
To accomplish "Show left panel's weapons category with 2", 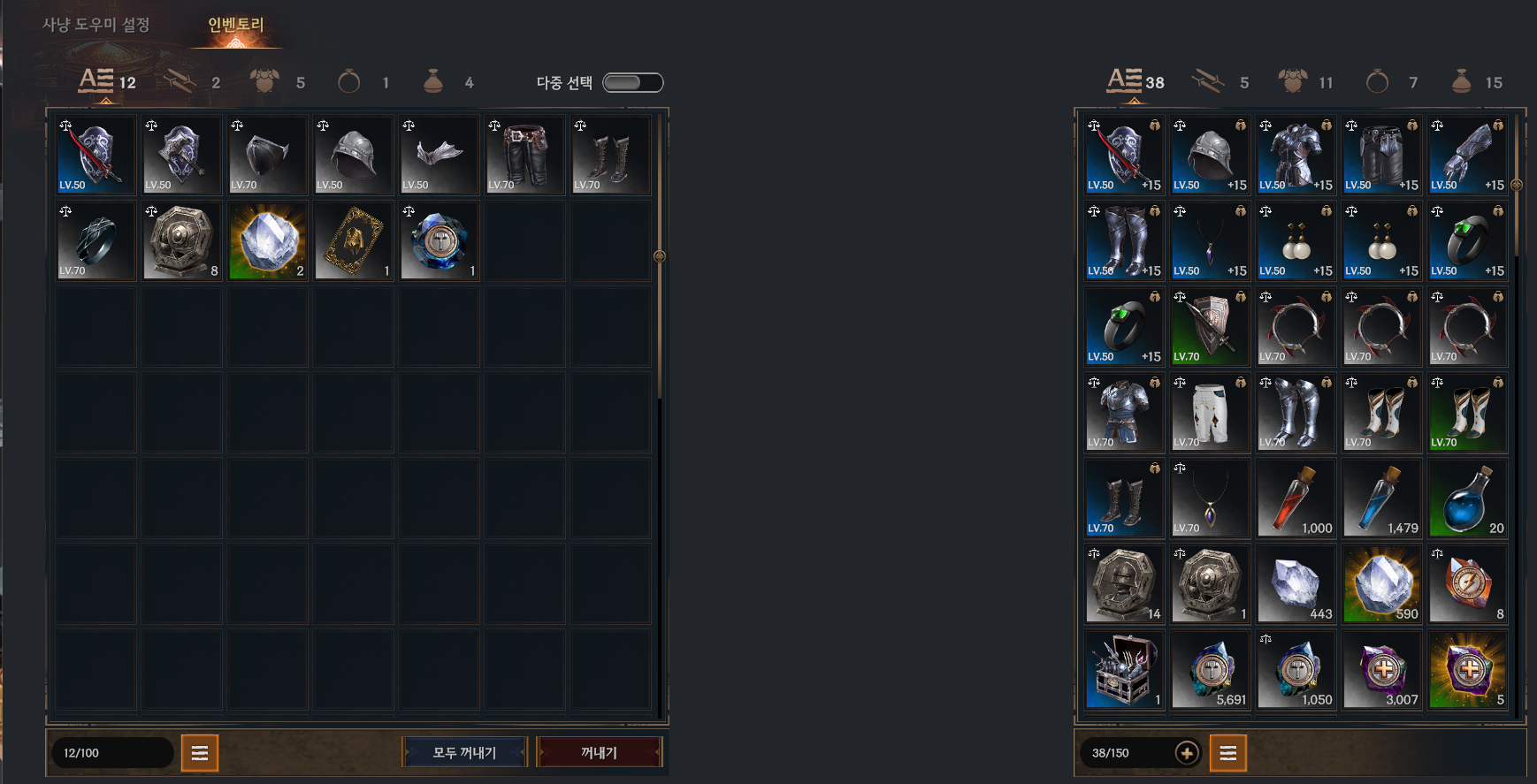I will click(x=192, y=82).
